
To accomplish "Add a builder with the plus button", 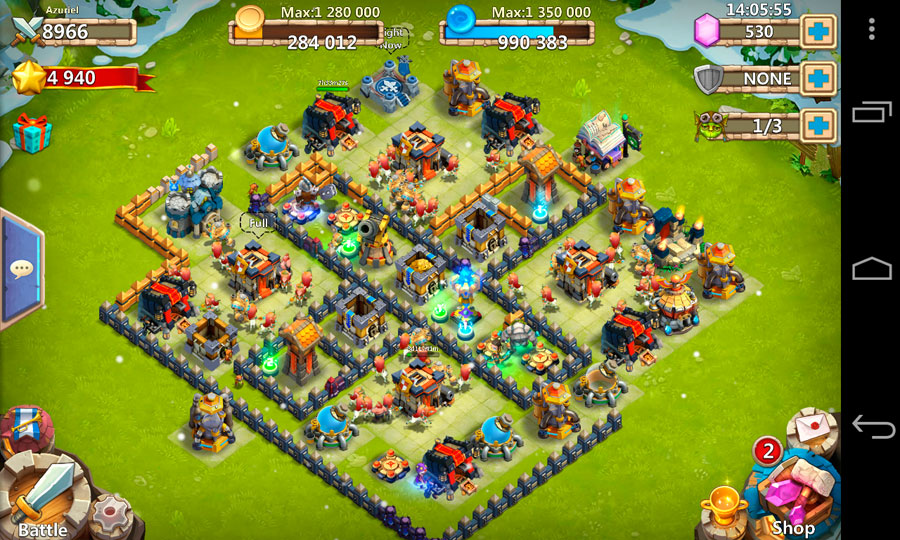I will 819,124.
